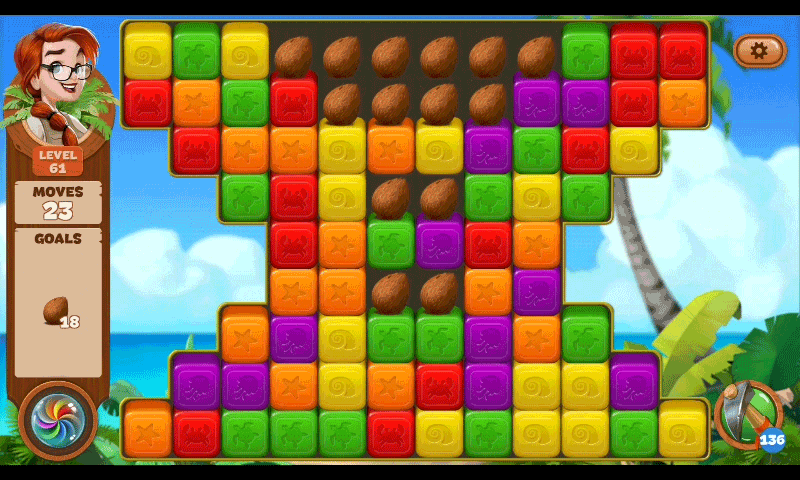Tap the only orange star block in bottom row
The height and width of the screenshot is (480, 800).
click(x=147, y=429)
